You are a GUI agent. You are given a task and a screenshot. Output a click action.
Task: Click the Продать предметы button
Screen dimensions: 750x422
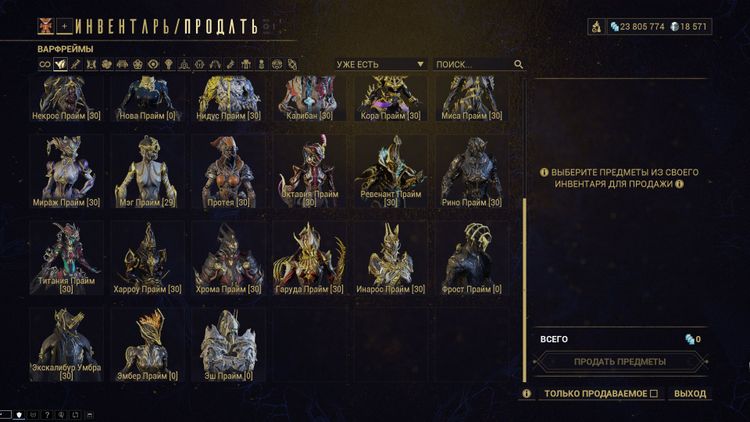(619, 361)
